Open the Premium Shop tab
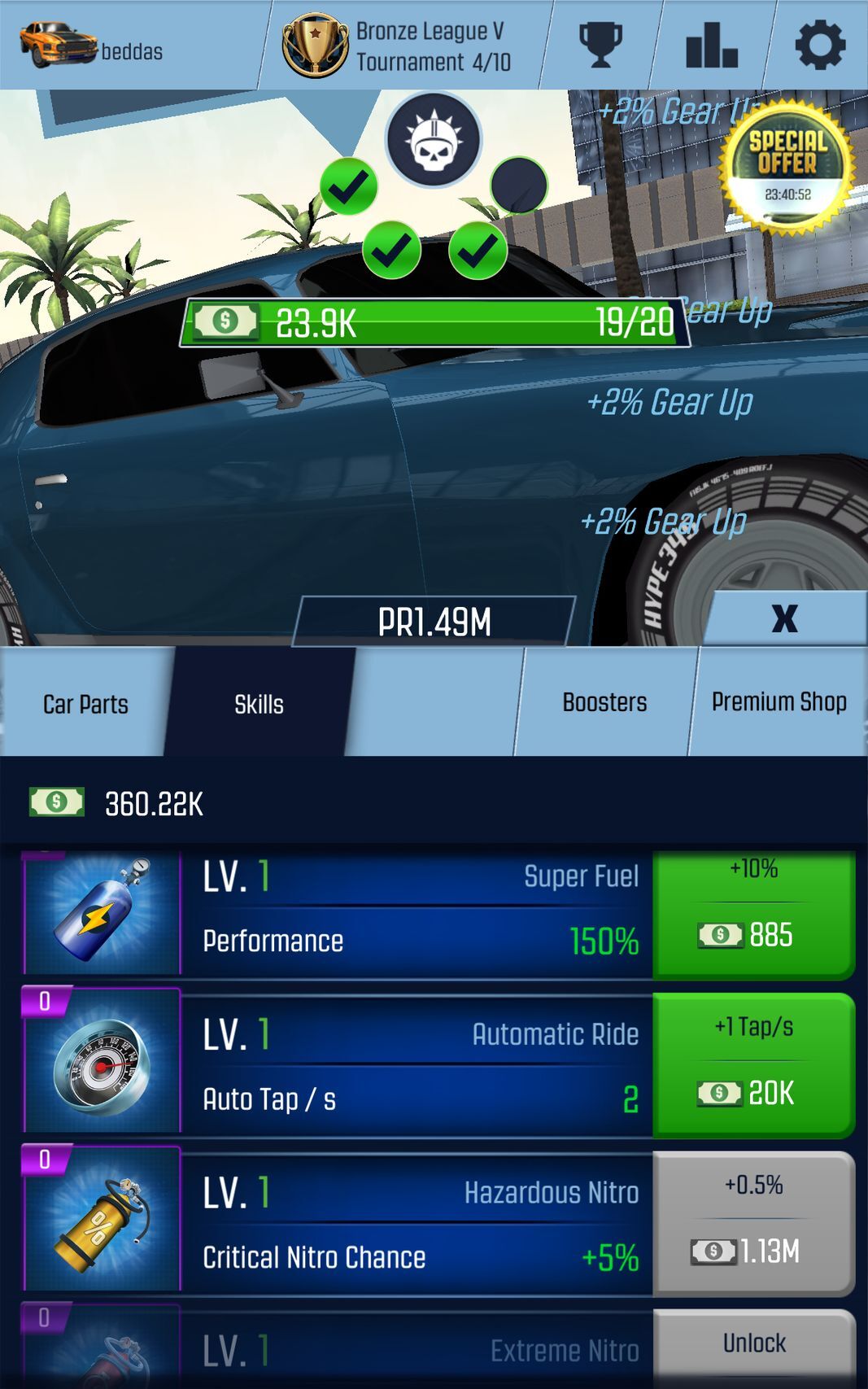This screenshot has height=1389, width=868. [779, 702]
